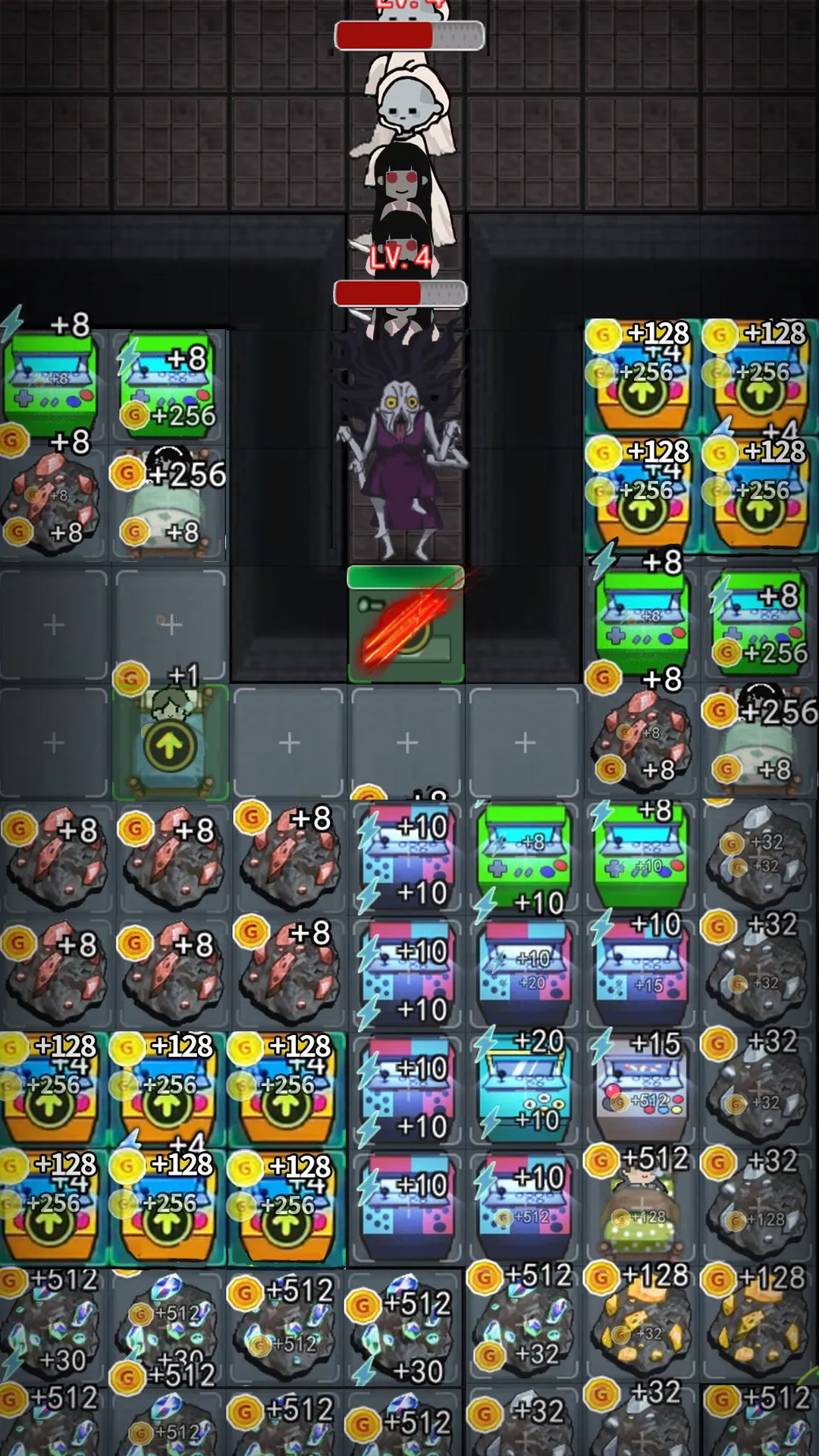Screen dimensions: 819x1456
Task: Tap the green door being slashed
Action: 406,623
